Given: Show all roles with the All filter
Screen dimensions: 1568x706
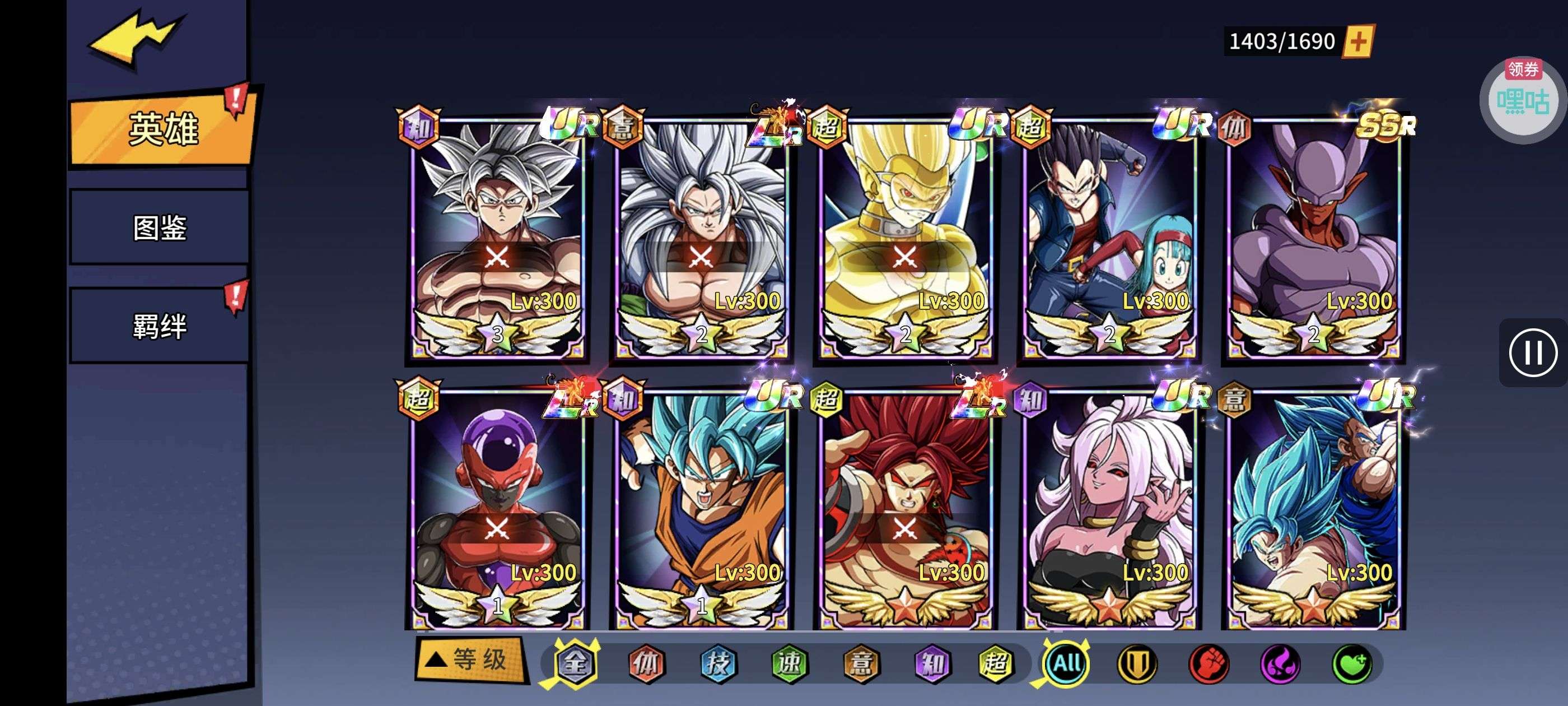Looking at the screenshot, I should tap(1066, 663).
